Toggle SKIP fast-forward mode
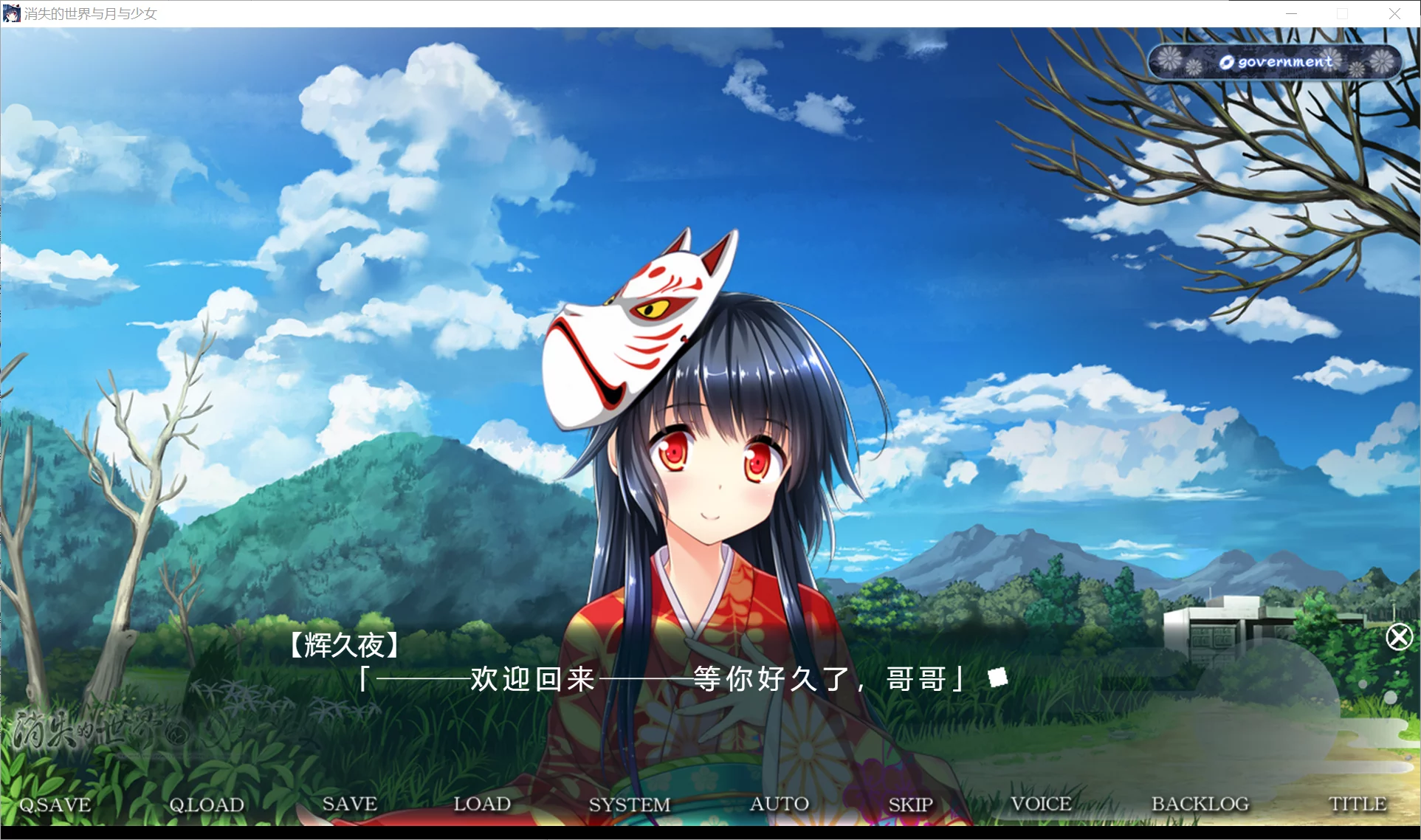This screenshot has height=840, width=1421. tap(910, 805)
